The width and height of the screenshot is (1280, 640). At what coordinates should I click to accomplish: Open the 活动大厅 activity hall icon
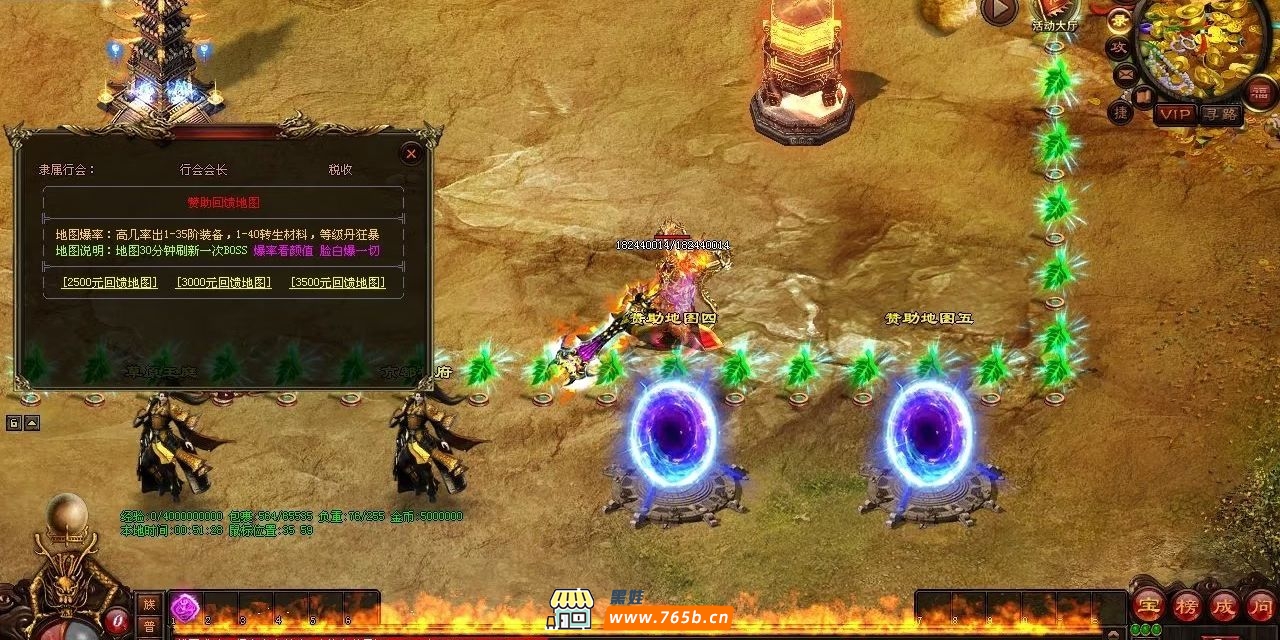[1055, 14]
